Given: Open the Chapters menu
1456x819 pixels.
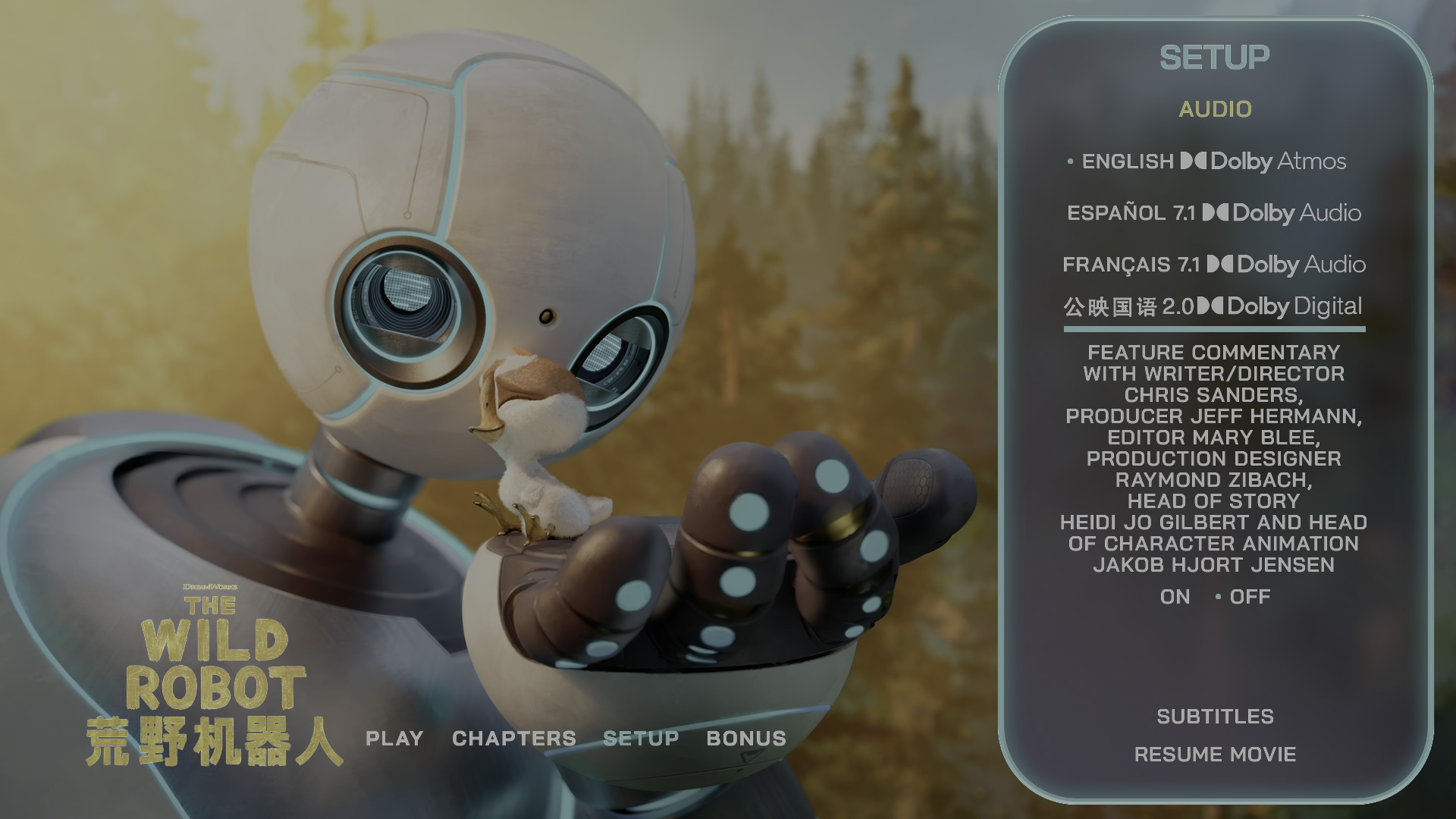Looking at the screenshot, I should pos(514,739).
